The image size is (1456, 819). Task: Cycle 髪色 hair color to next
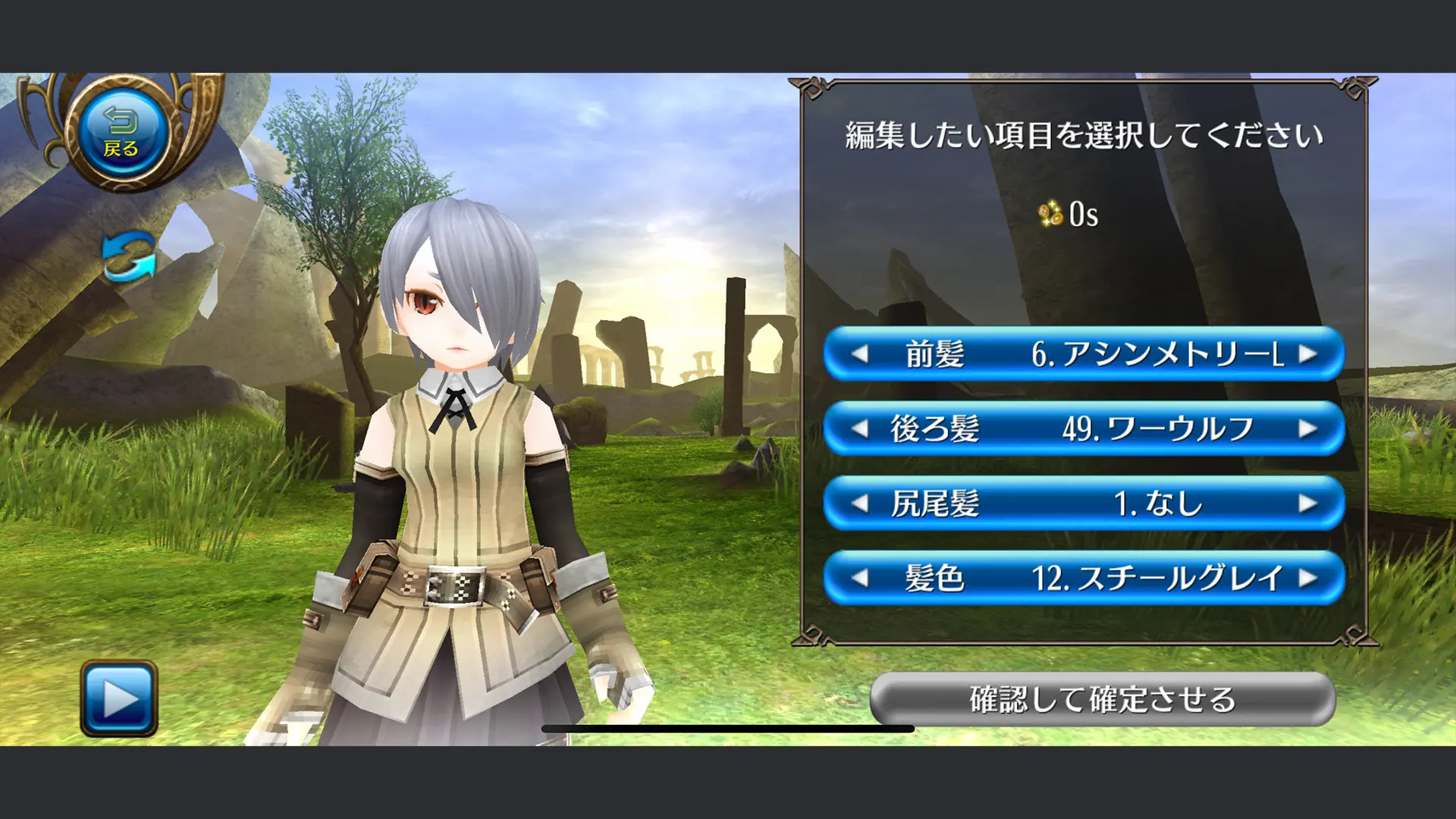(x=1307, y=579)
